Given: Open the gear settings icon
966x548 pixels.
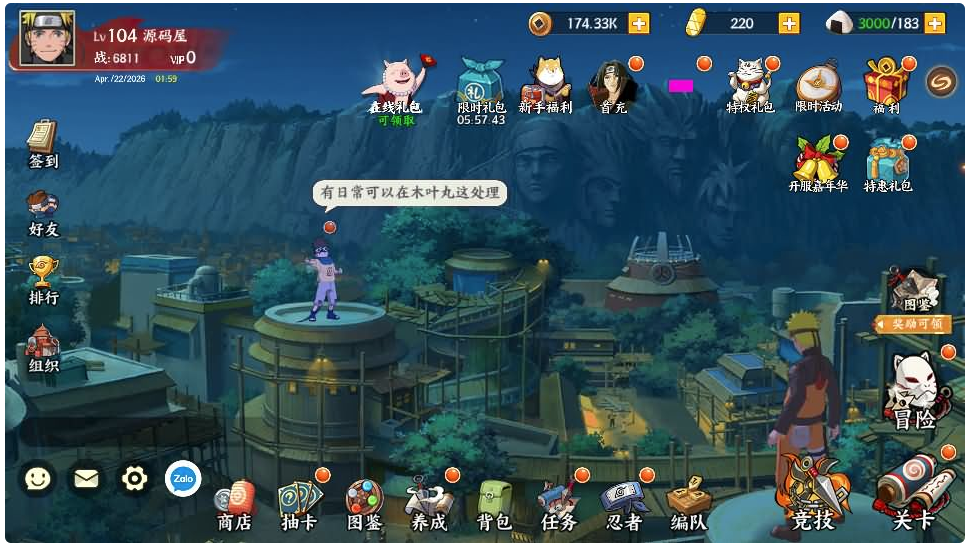Looking at the screenshot, I should point(134,480).
